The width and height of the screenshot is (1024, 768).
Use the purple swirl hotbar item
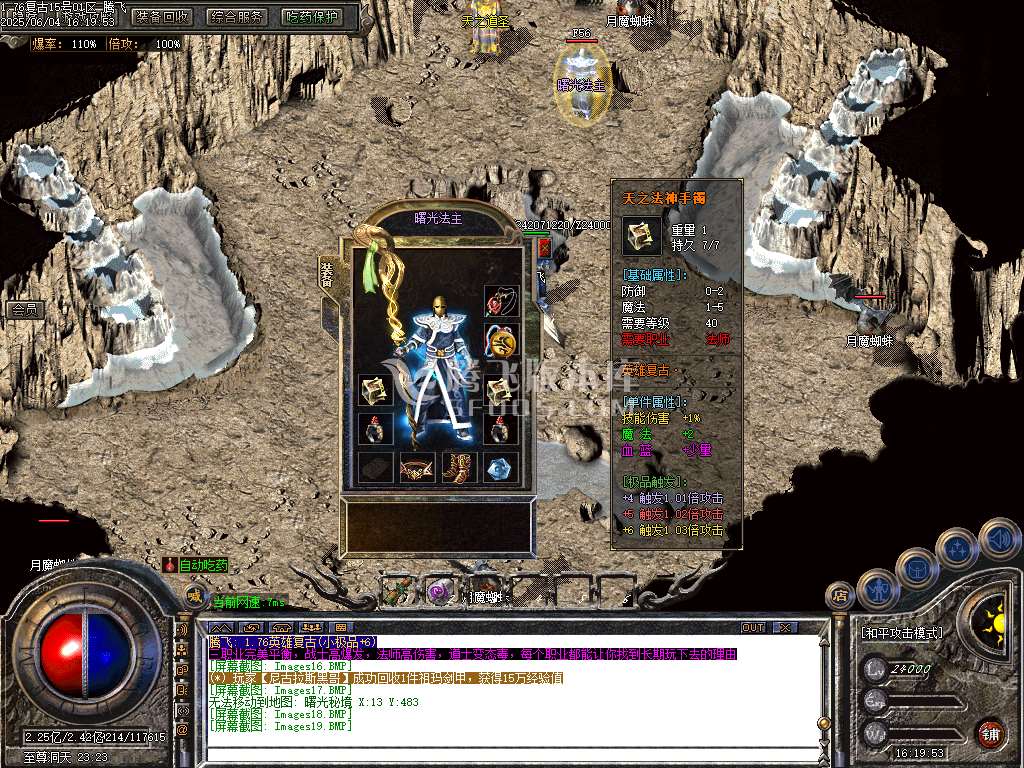[438, 591]
